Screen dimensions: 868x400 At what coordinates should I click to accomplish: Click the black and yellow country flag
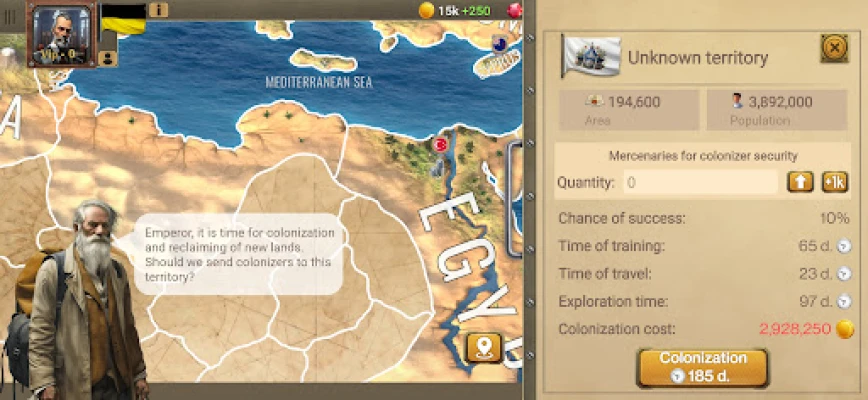(124, 18)
